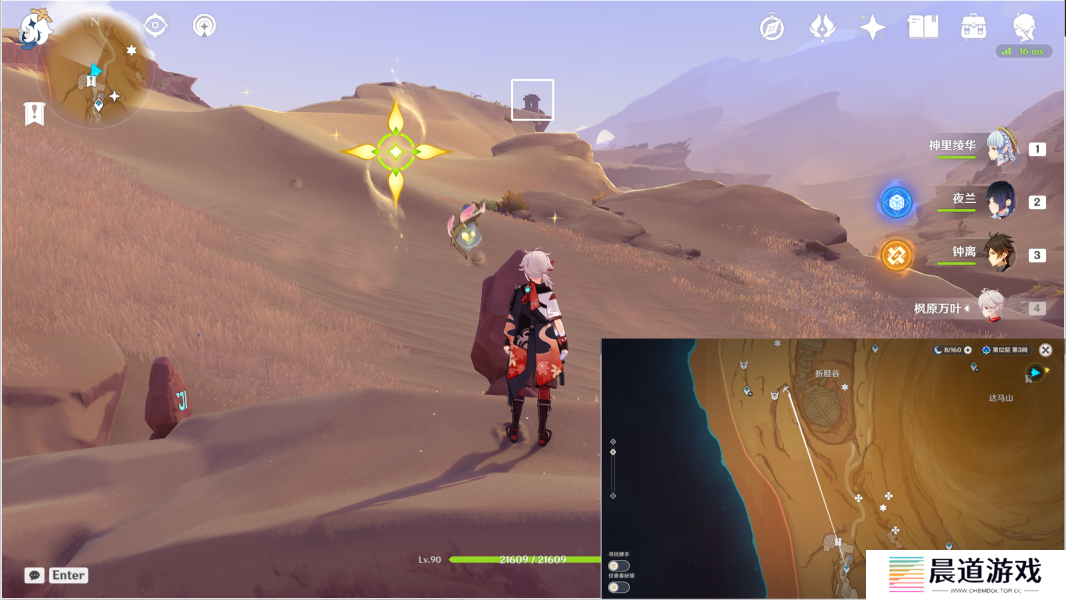The image size is (1066, 600).
Task: Open the character profile head icon
Action: (1023, 27)
